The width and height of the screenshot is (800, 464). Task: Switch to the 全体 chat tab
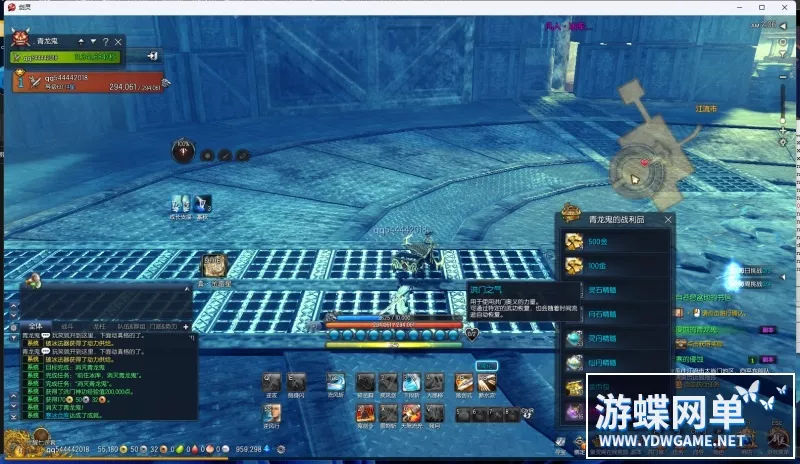pos(34,326)
